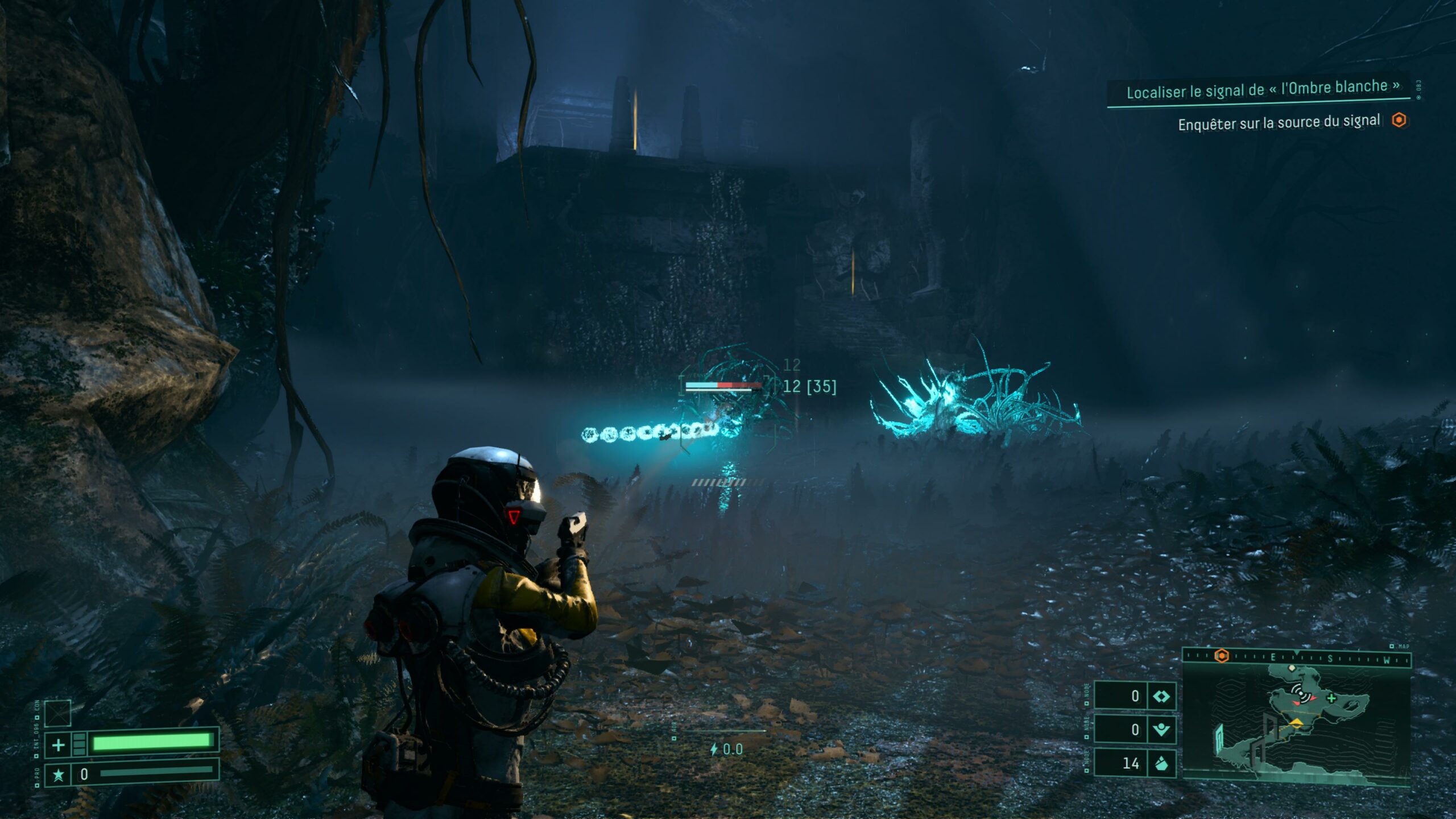1456x819 pixels.
Task: Click the integrity plus icon
Action: coord(58,744)
